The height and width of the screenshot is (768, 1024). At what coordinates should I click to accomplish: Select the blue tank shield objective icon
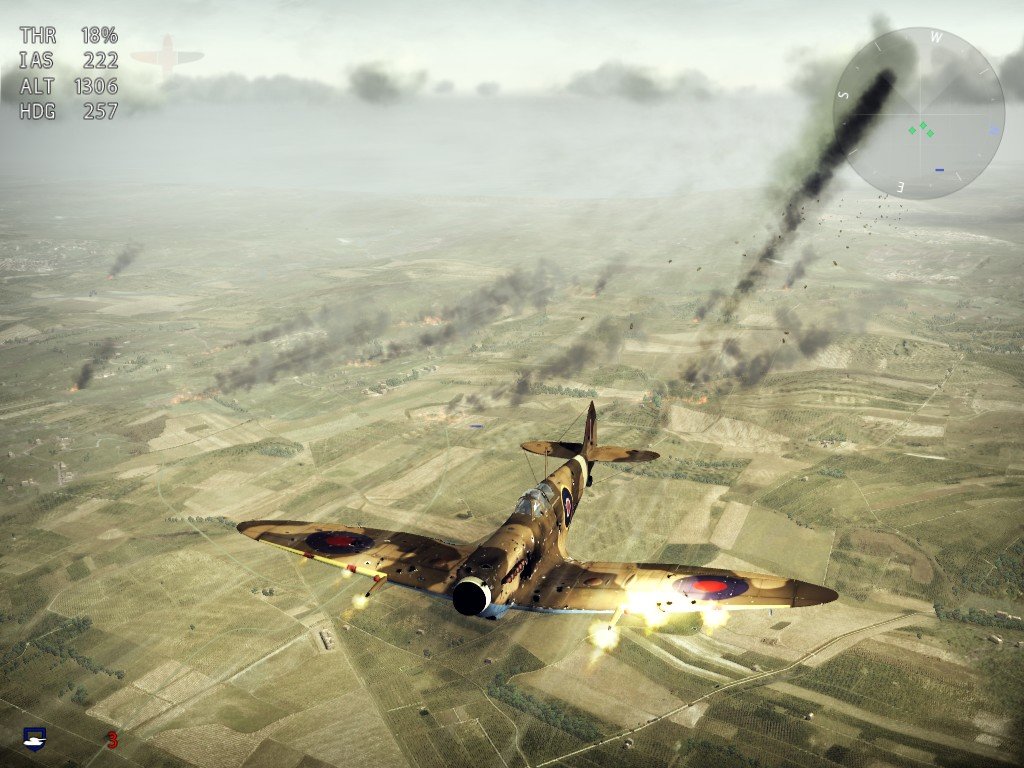tap(35, 739)
